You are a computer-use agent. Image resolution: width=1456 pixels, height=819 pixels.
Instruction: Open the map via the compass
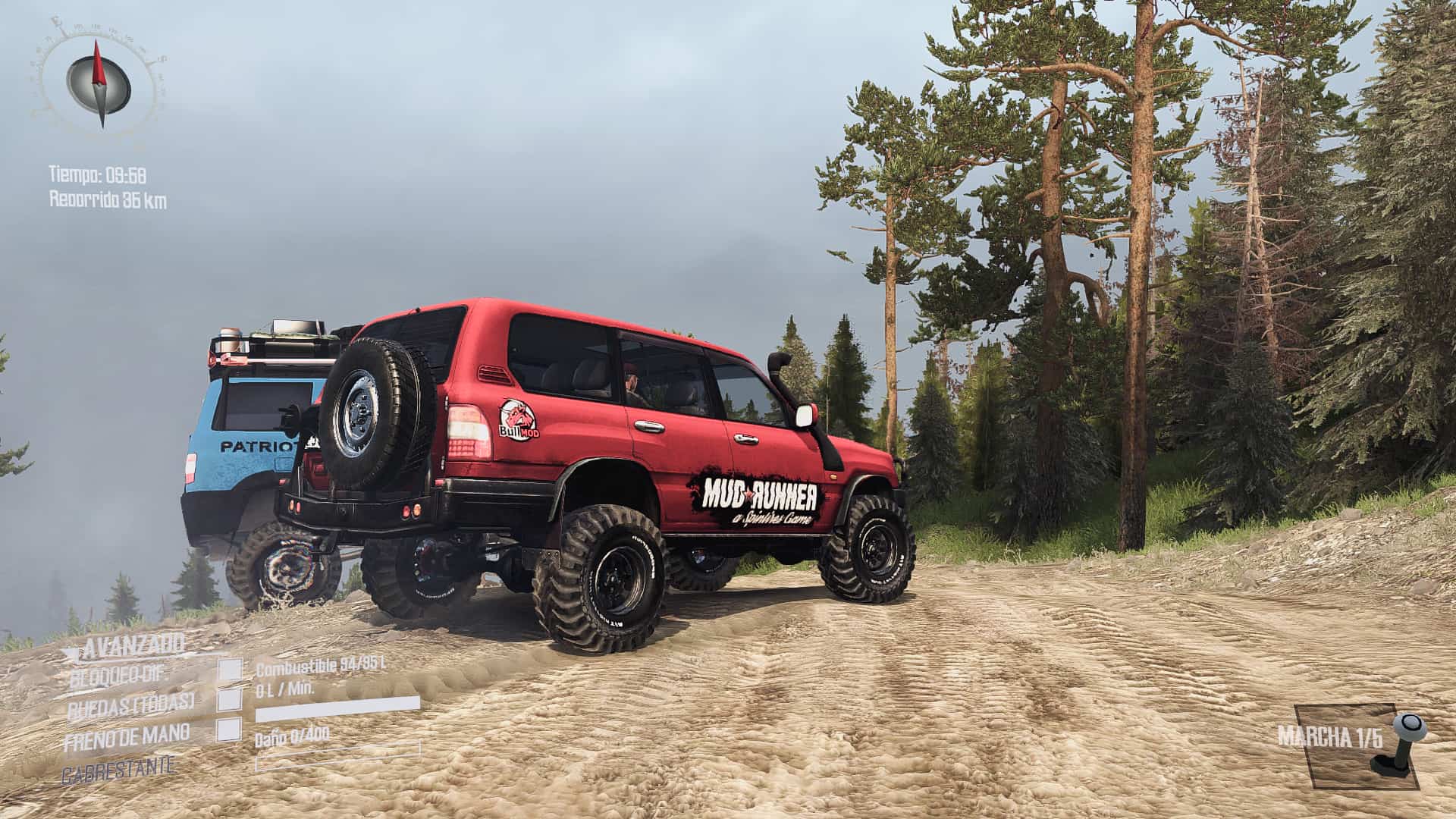click(x=99, y=82)
